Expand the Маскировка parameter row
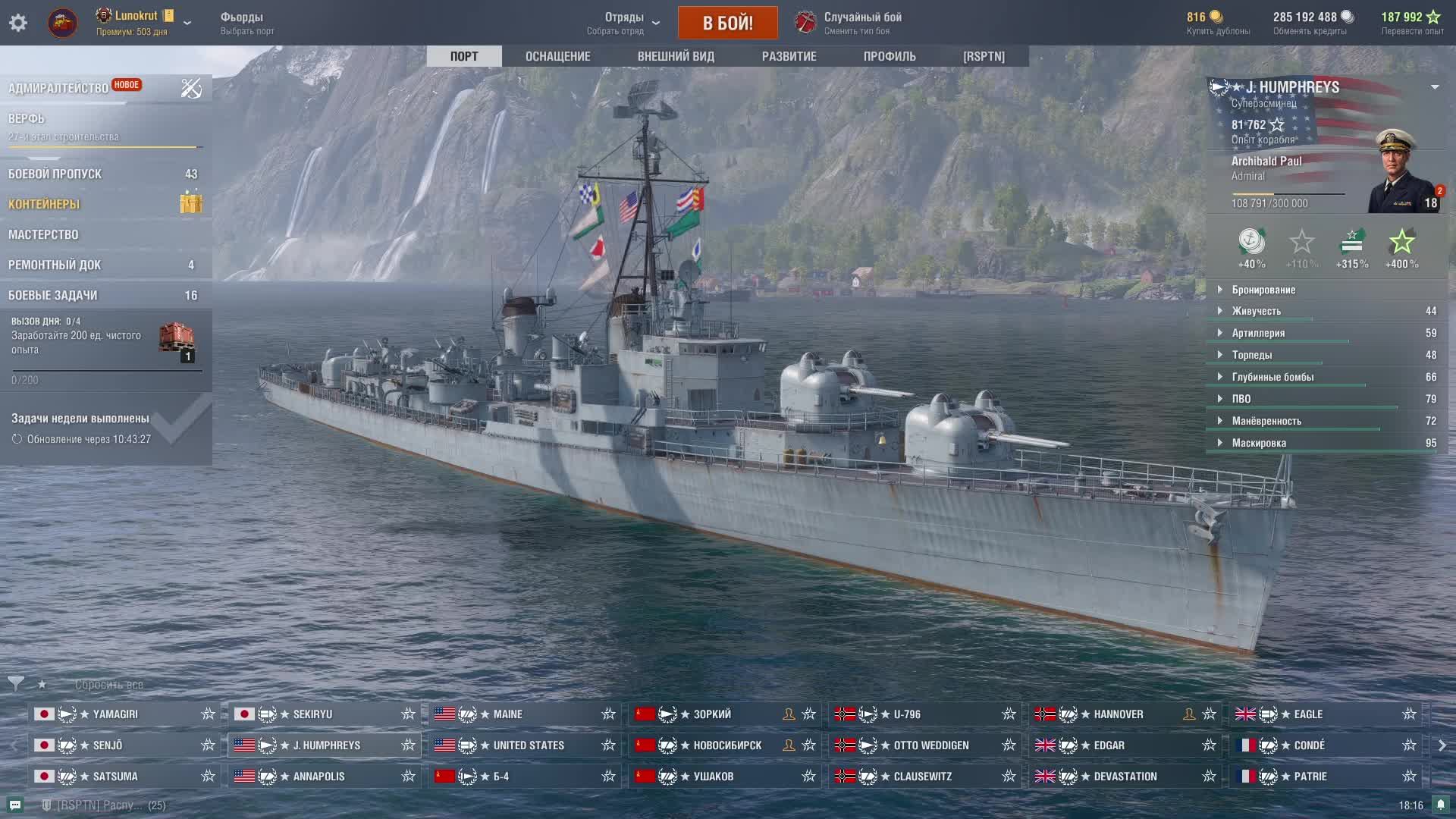 point(1259,443)
